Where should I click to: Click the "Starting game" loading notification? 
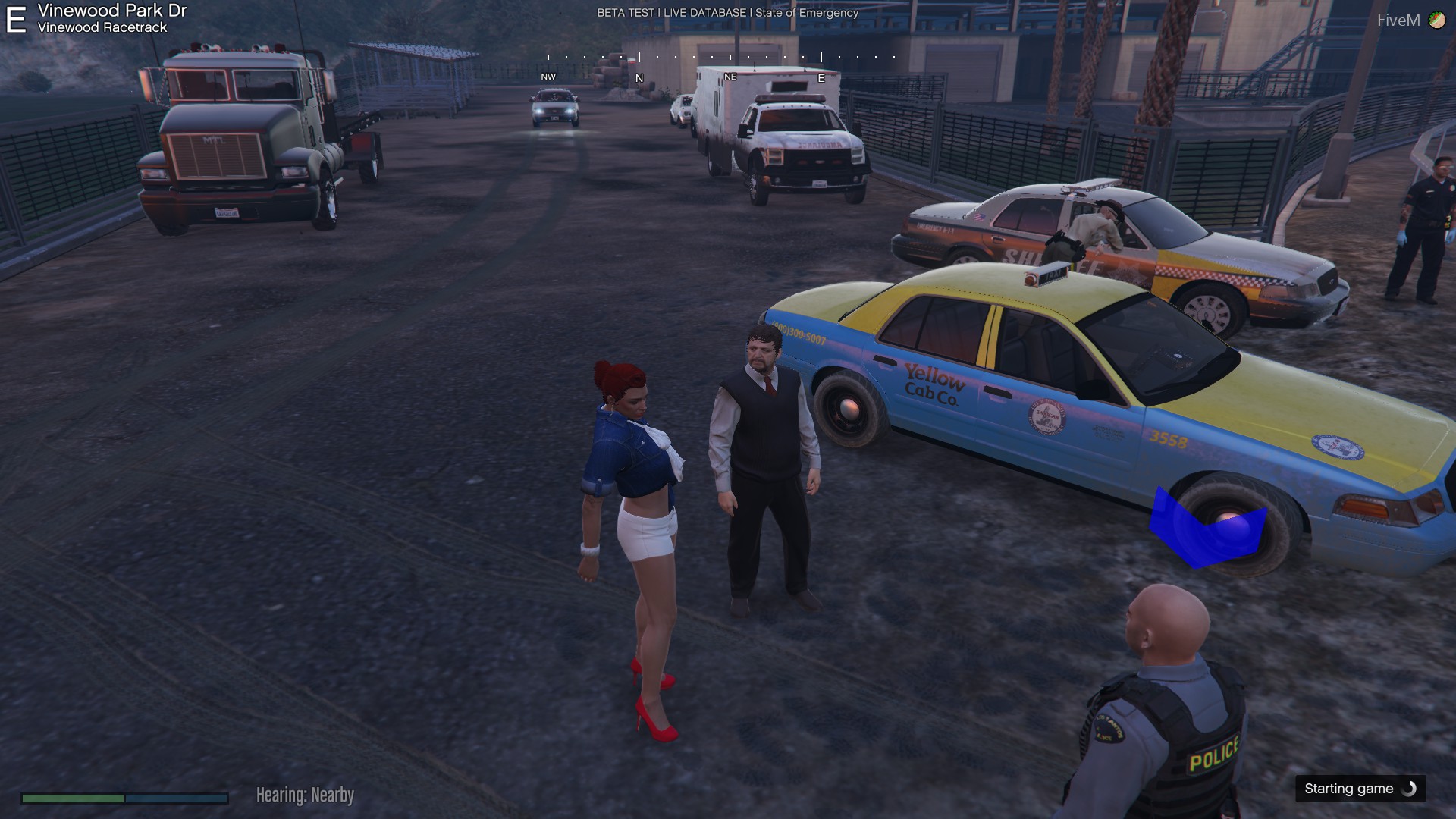click(1360, 789)
